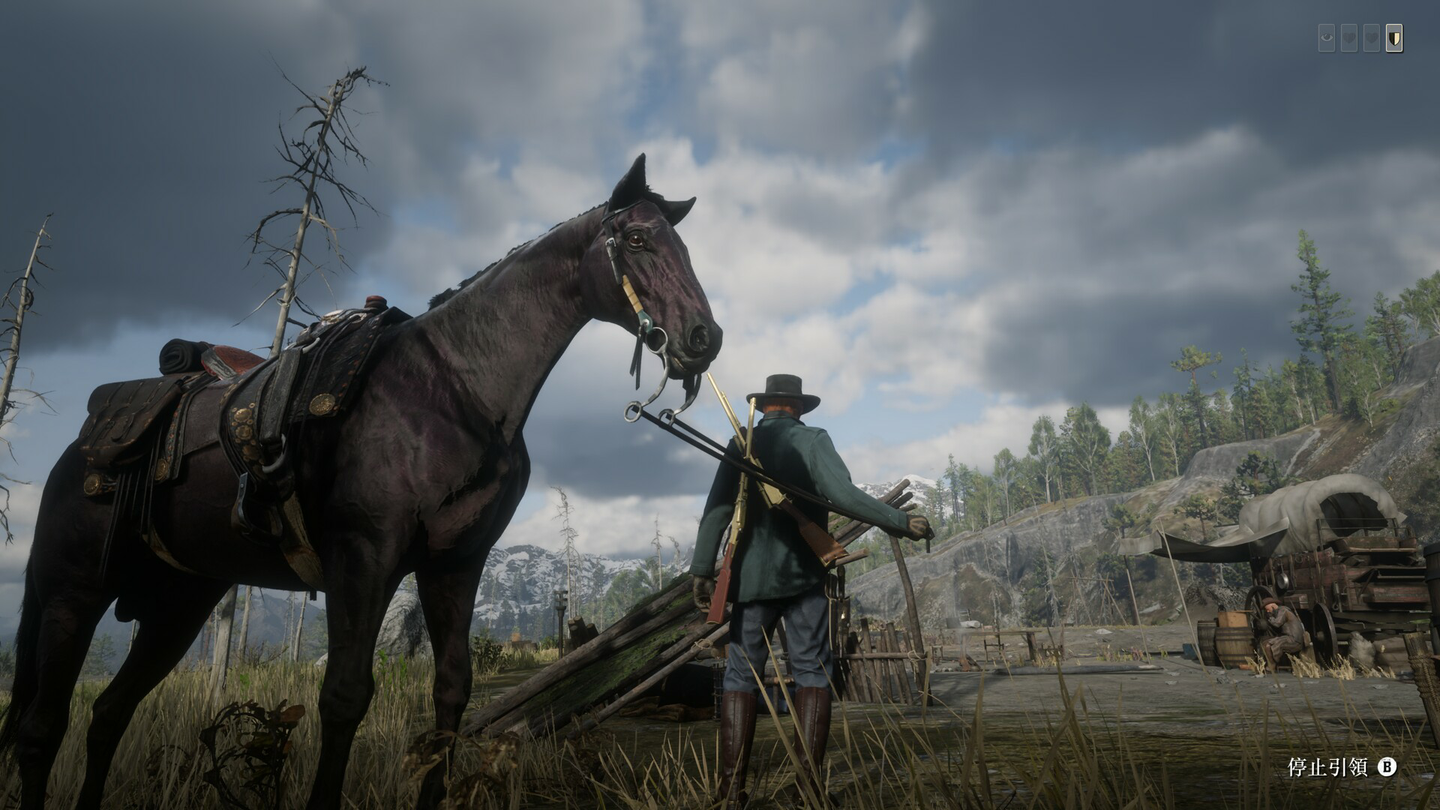
Task: Select the eye Dead Eye ability card
Action: click(x=1327, y=38)
